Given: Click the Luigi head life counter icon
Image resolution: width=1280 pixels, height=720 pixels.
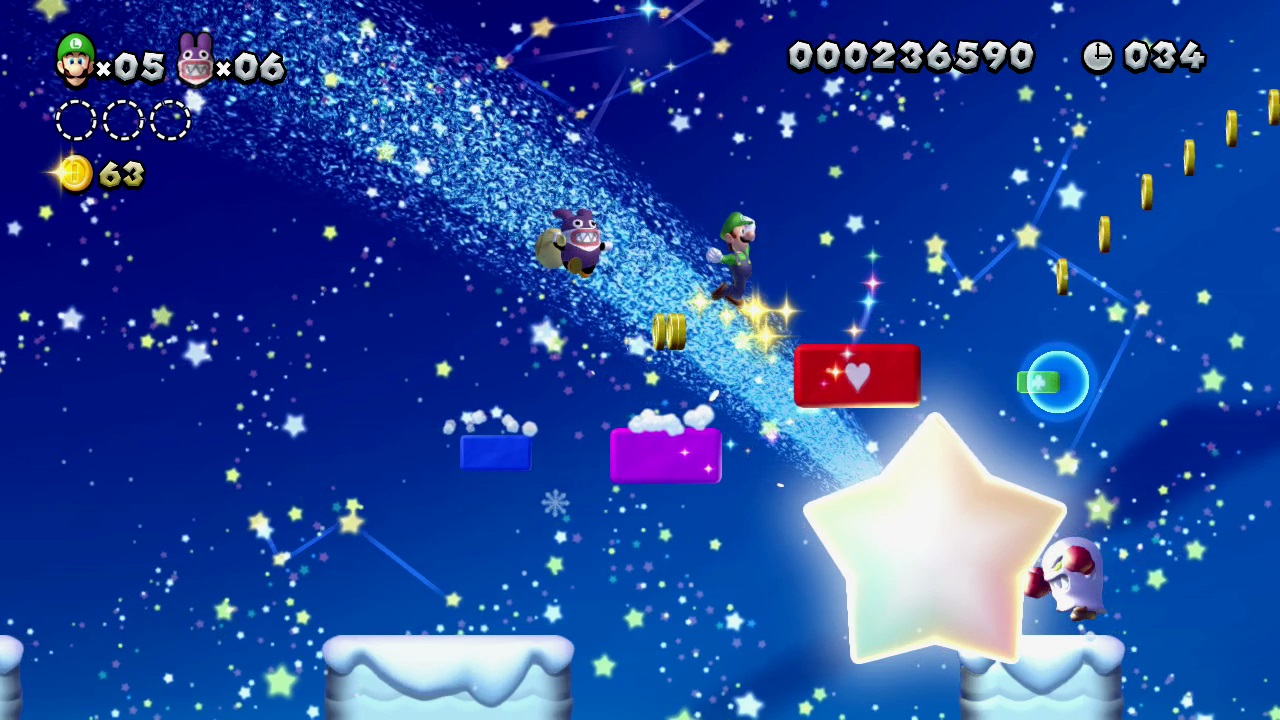Looking at the screenshot, I should 72,62.
